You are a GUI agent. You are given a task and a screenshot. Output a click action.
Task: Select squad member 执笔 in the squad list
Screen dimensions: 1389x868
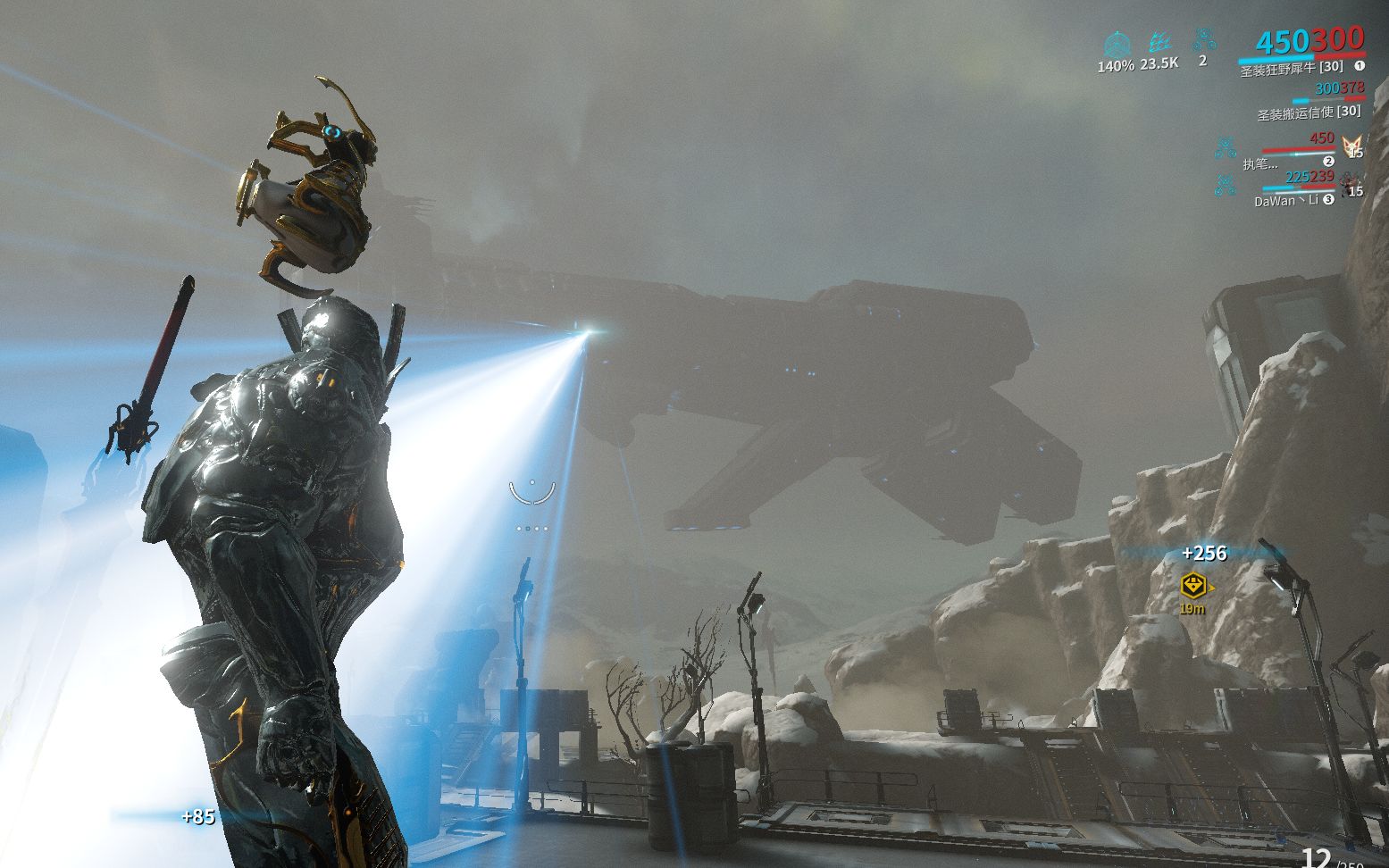click(x=1259, y=163)
